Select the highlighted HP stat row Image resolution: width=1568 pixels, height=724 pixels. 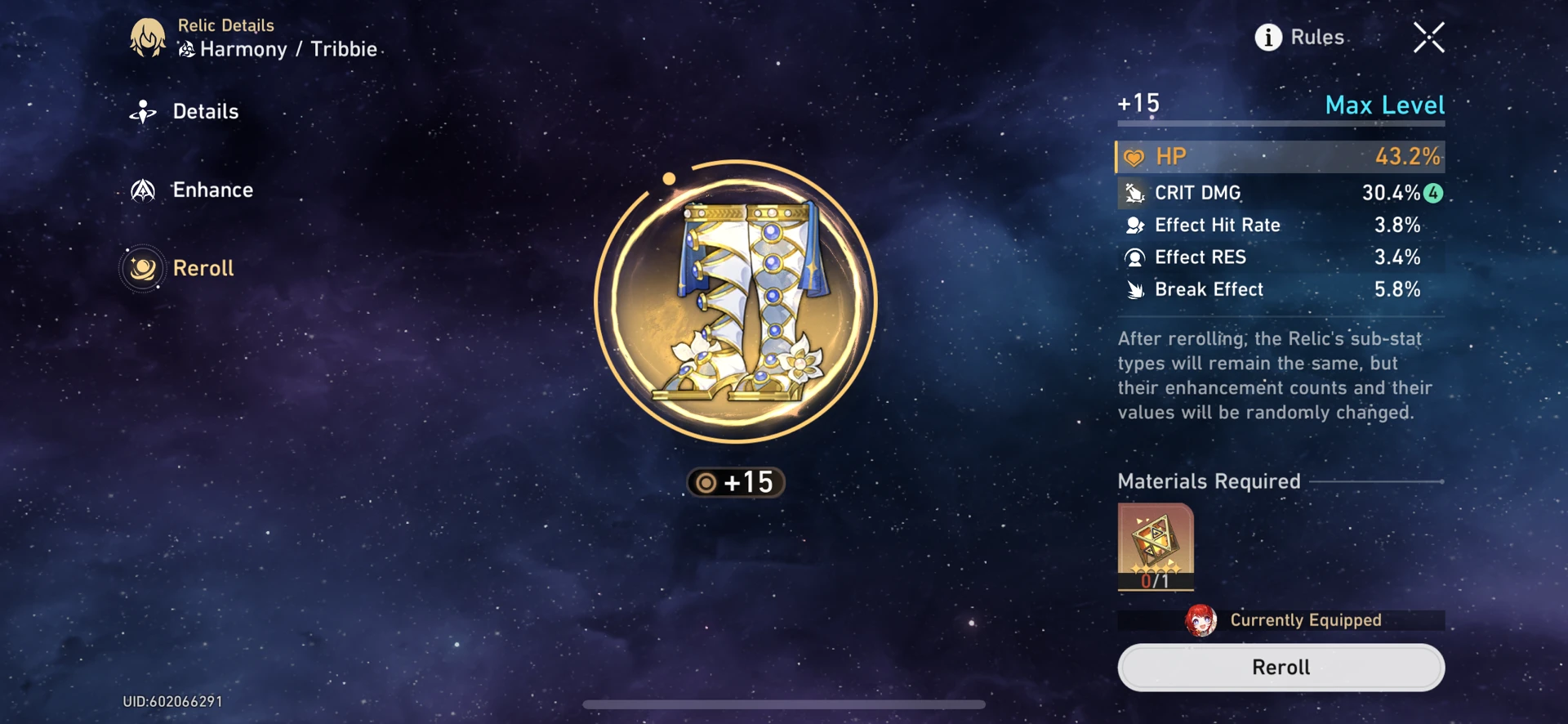[1278, 155]
